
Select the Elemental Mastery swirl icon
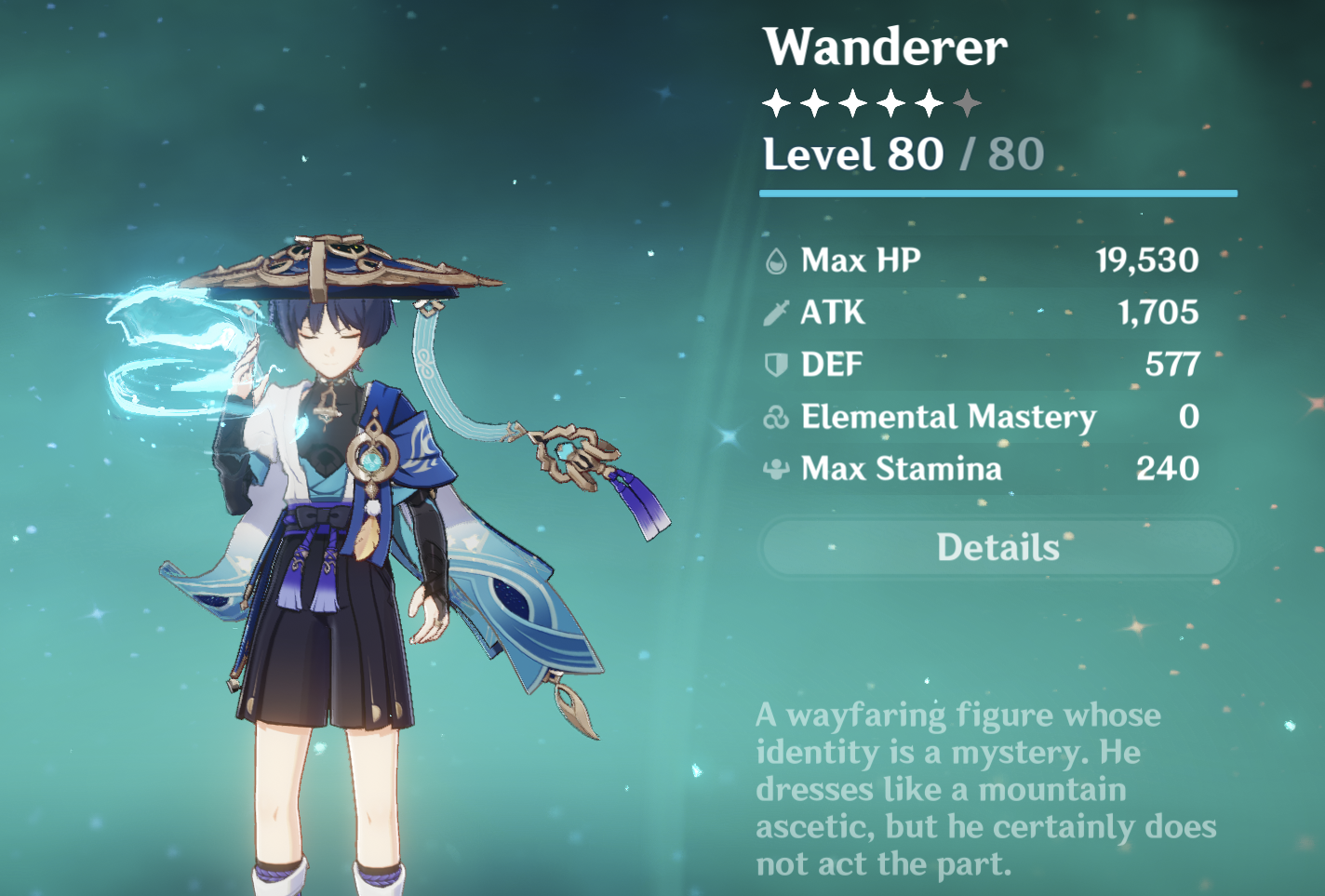pyautogui.click(x=776, y=417)
